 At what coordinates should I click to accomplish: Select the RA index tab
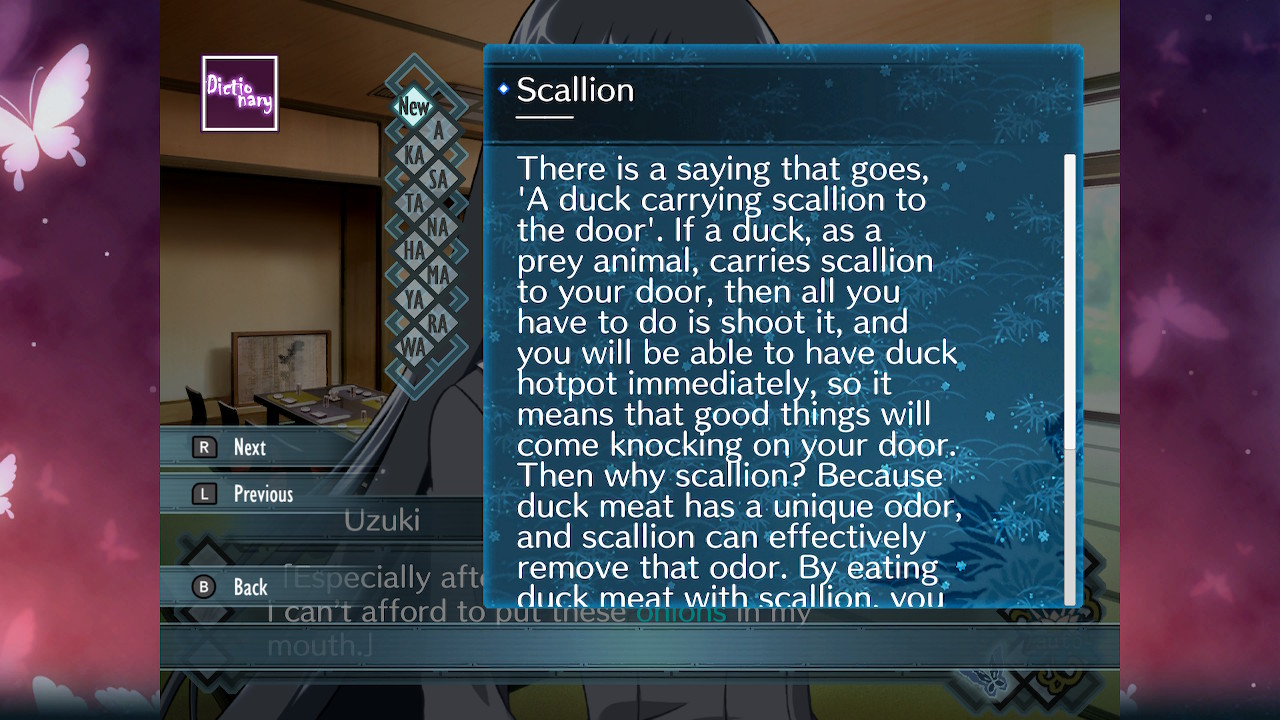pyautogui.click(x=438, y=322)
